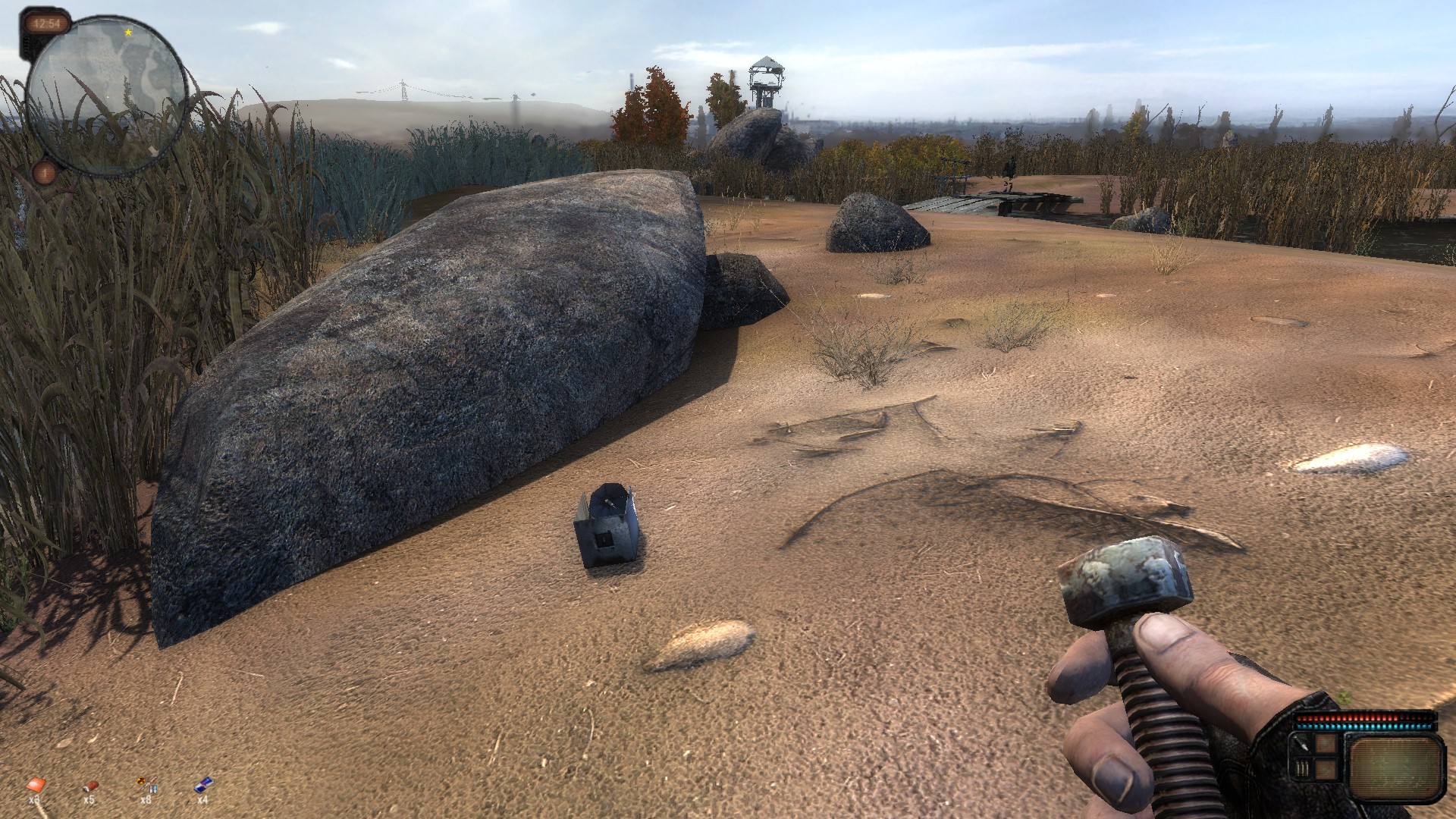Click the bullet ammo type icon

1302,745
